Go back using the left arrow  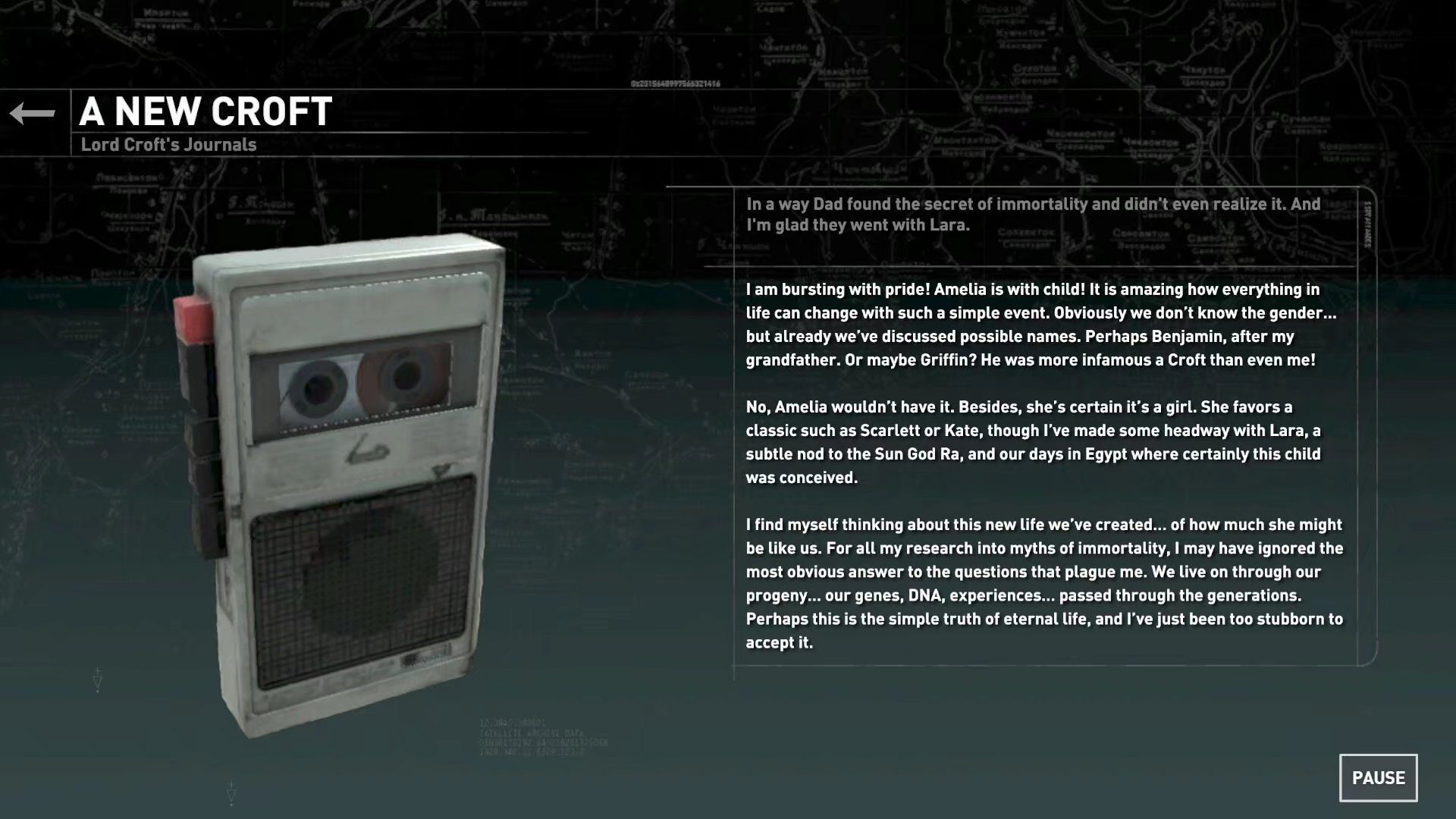click(33, 114)
